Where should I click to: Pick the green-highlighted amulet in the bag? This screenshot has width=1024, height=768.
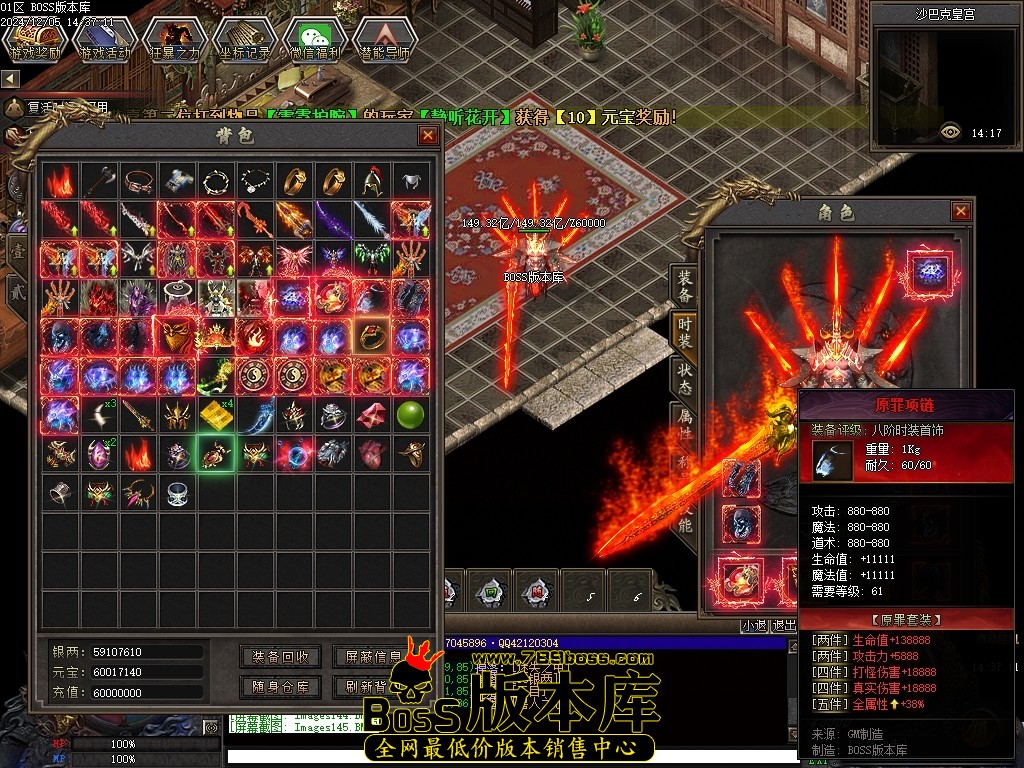point(216,454)
